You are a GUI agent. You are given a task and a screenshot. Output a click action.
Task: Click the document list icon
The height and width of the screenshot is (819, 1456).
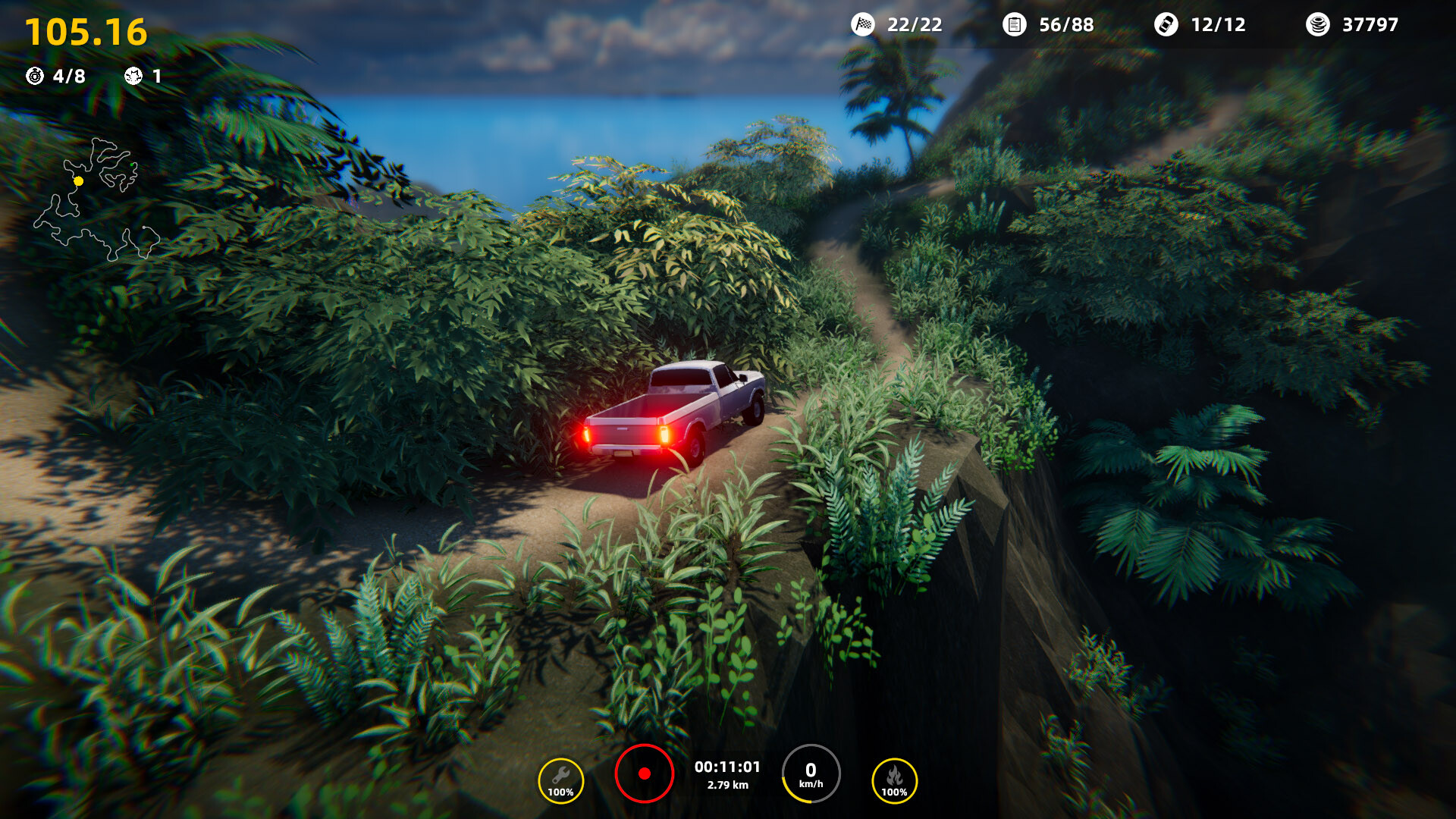pos(1014,25)
